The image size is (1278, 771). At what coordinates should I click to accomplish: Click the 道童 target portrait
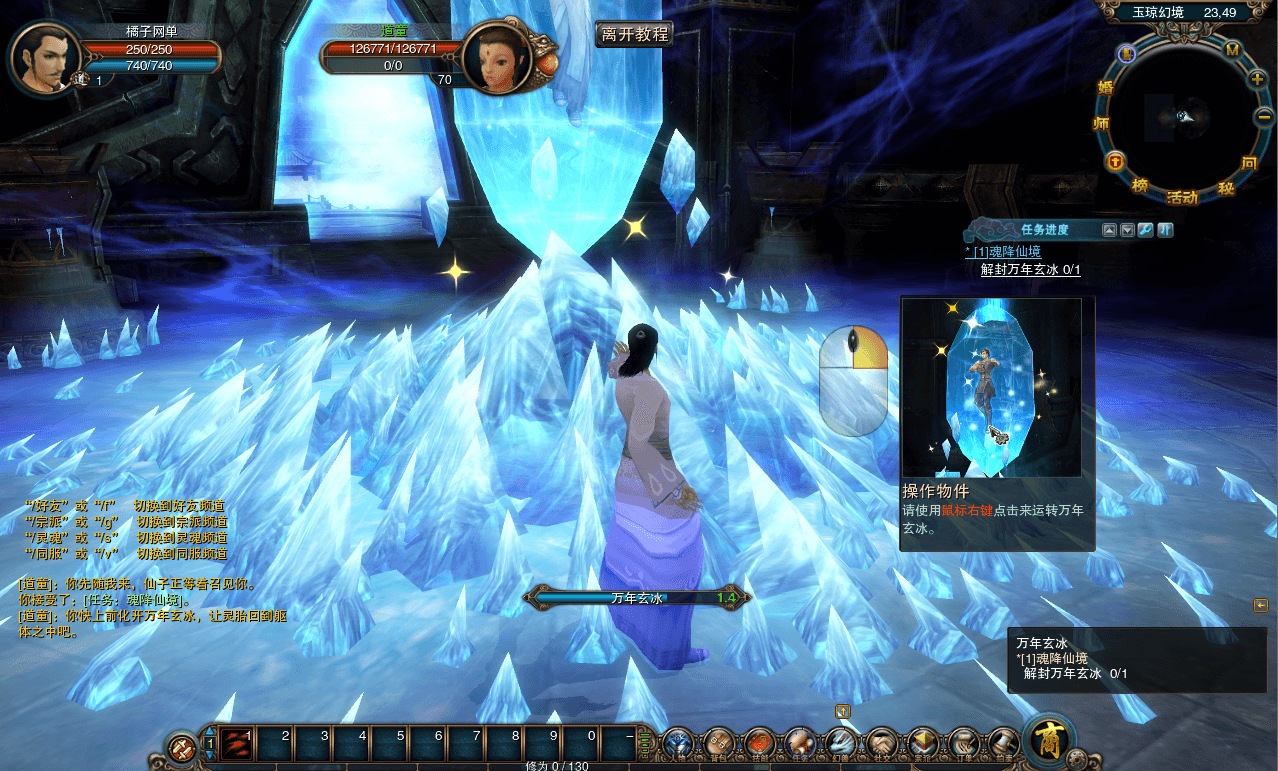point(496,58)
